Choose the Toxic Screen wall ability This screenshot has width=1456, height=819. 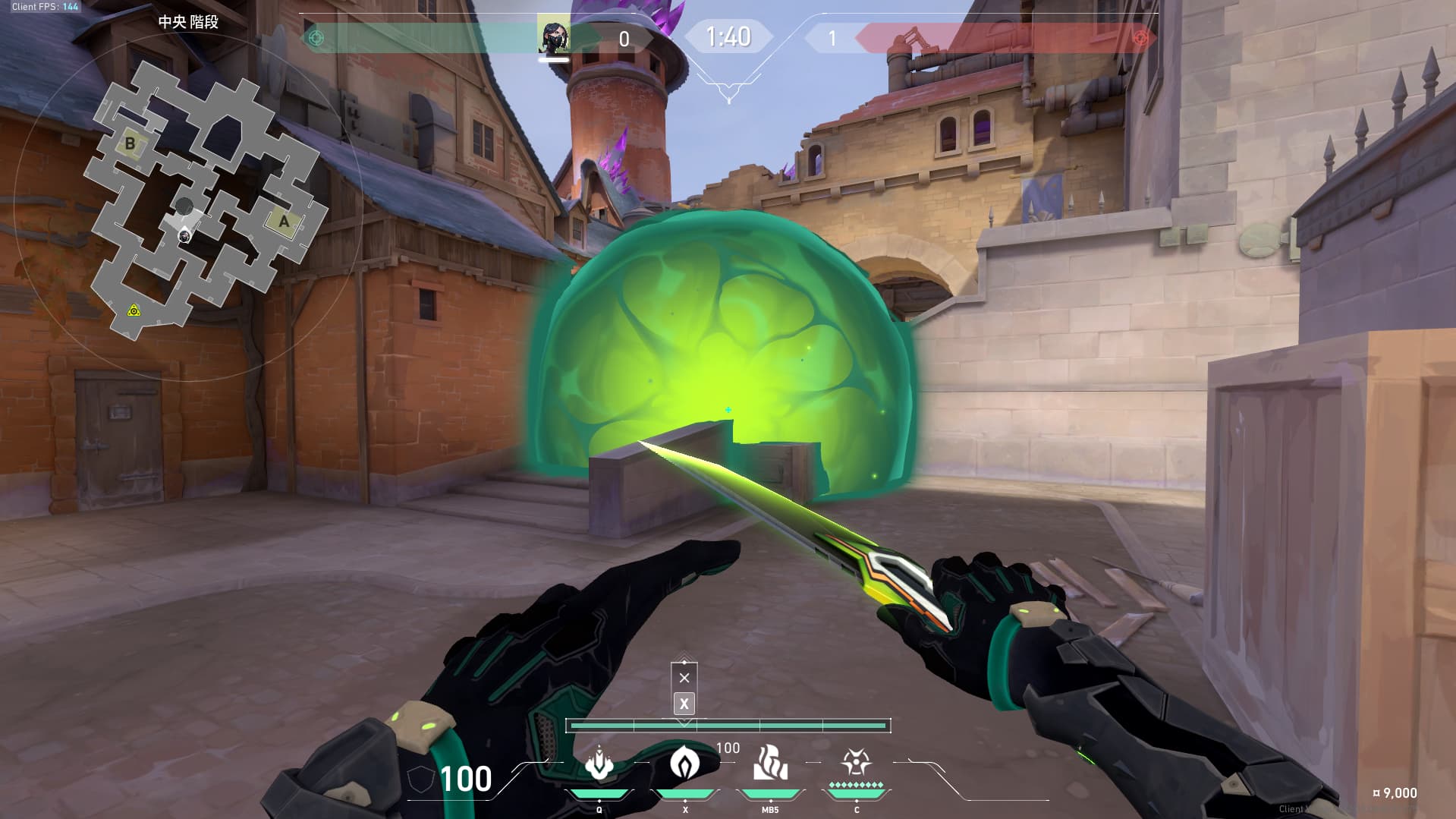(769, 763)
